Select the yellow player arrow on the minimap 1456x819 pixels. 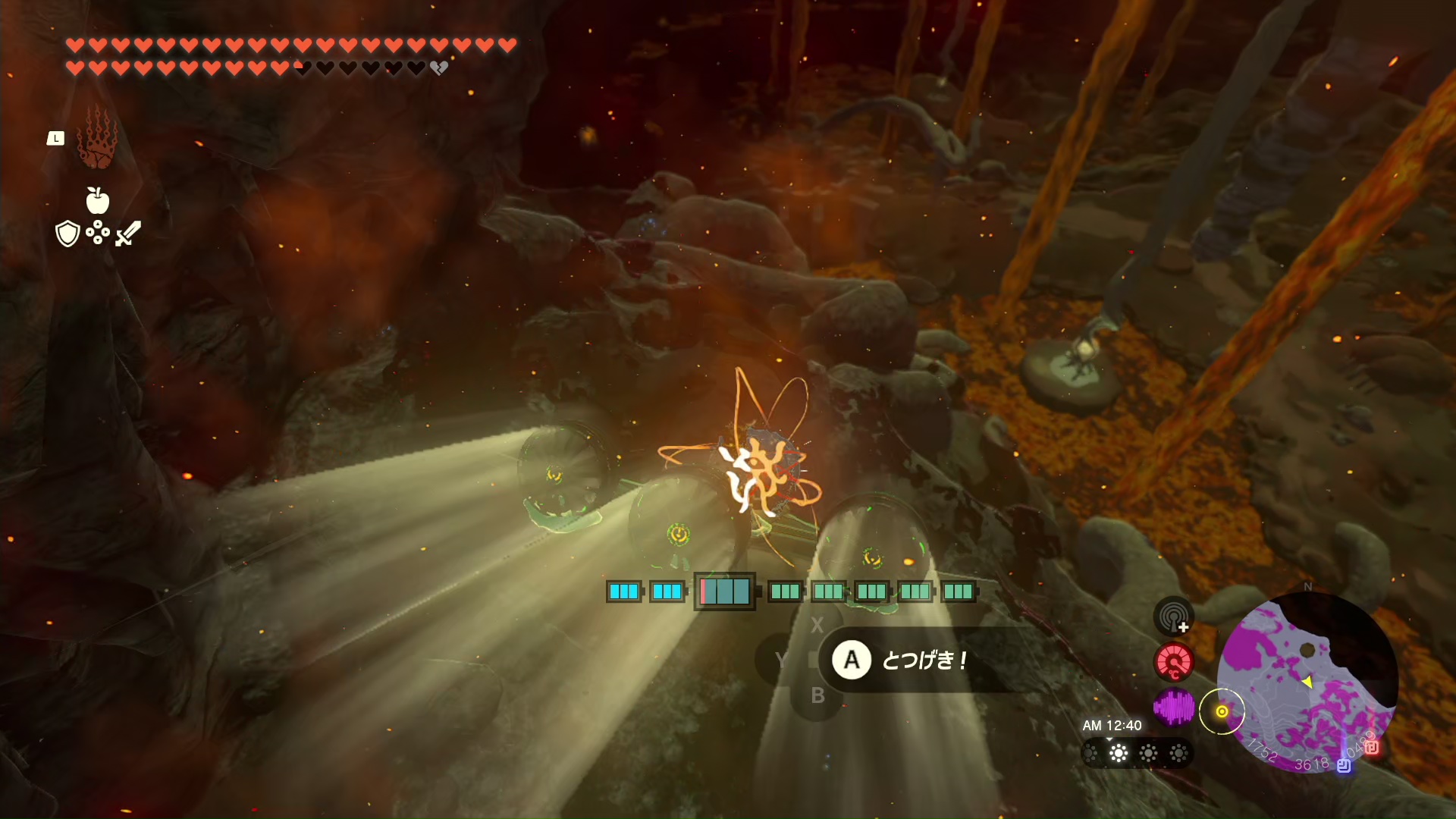(x=1307, y=682)
